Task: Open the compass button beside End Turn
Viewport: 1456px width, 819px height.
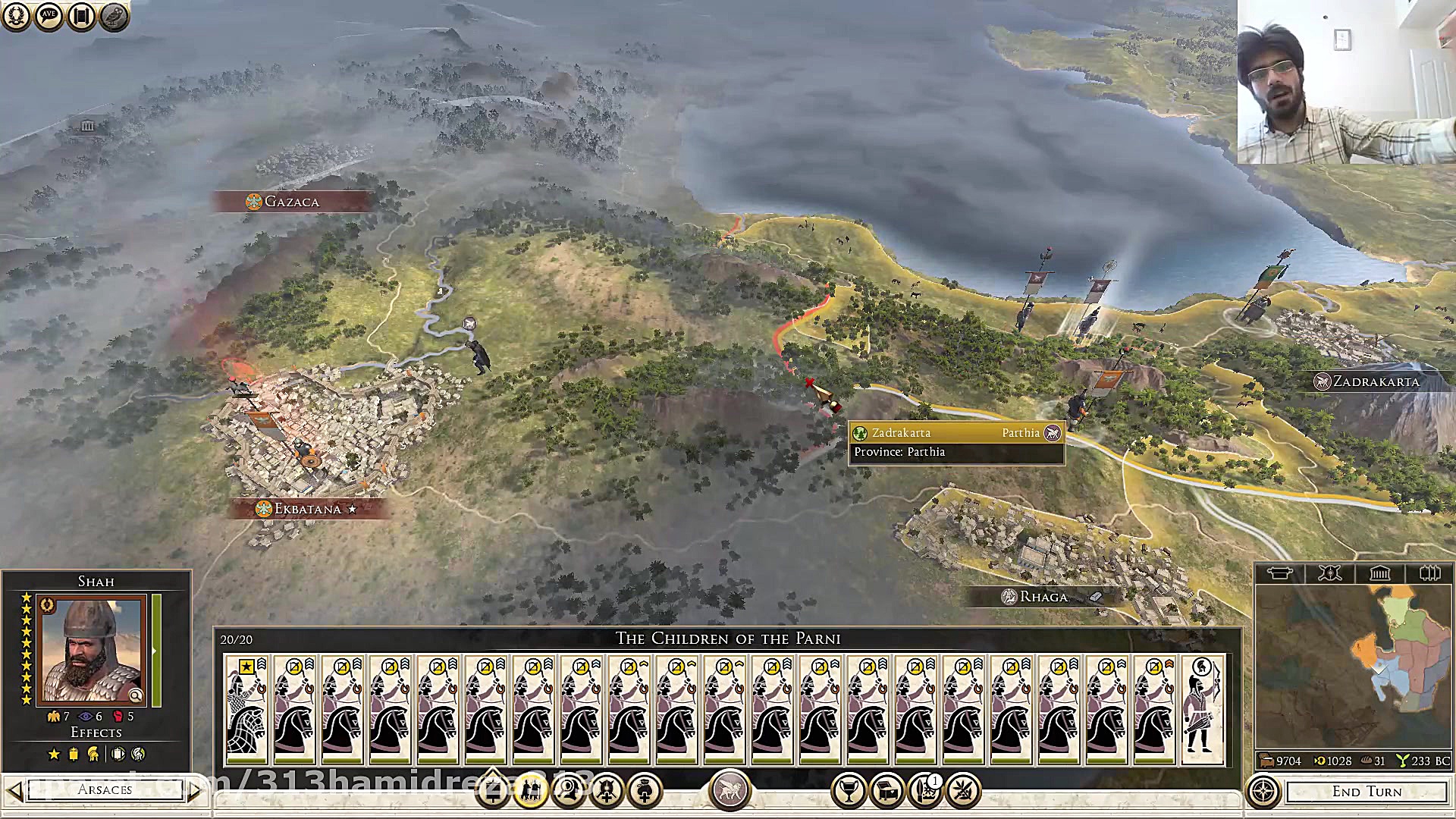Action: 1263,792
